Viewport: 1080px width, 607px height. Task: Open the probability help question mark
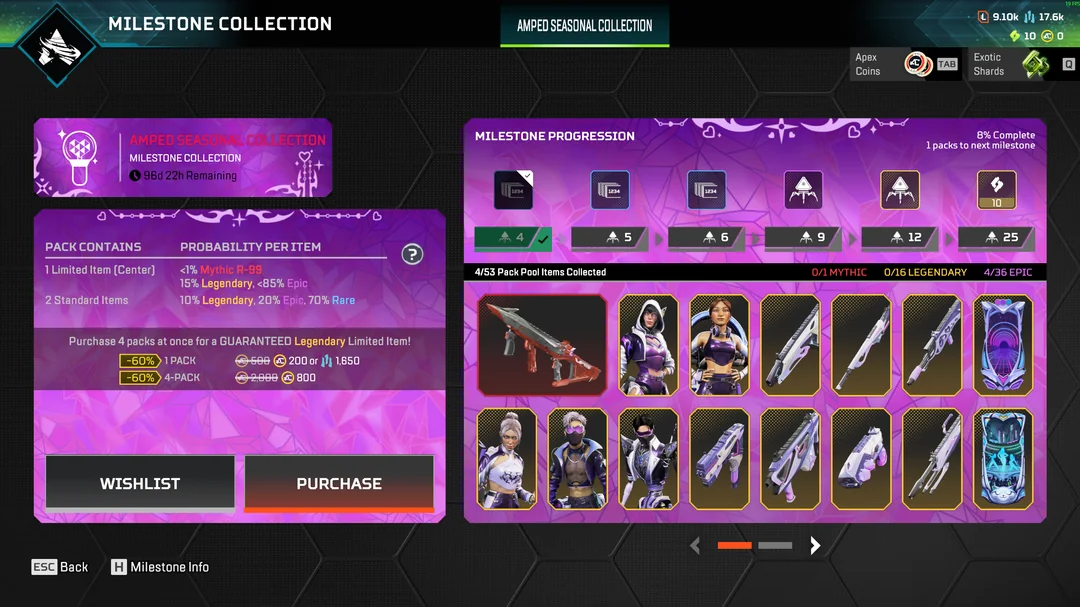(x=412, y=254)
